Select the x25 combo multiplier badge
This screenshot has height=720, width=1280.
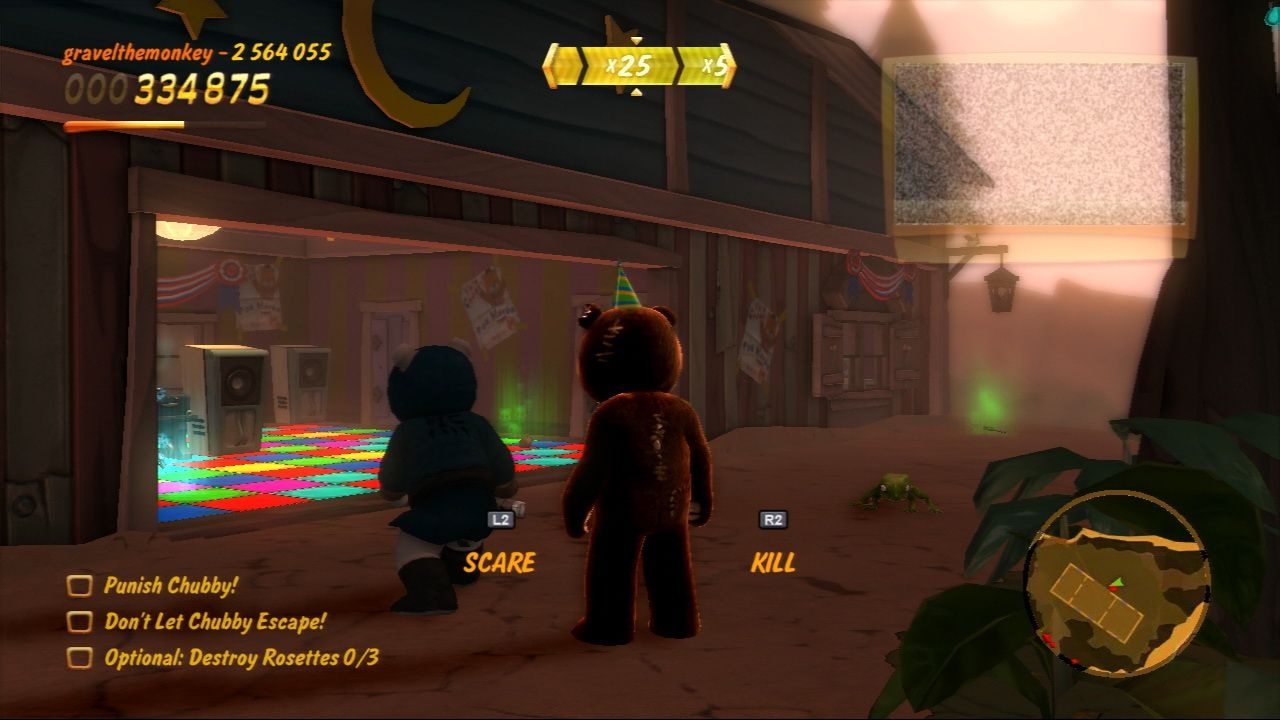(x=631, y=67)
